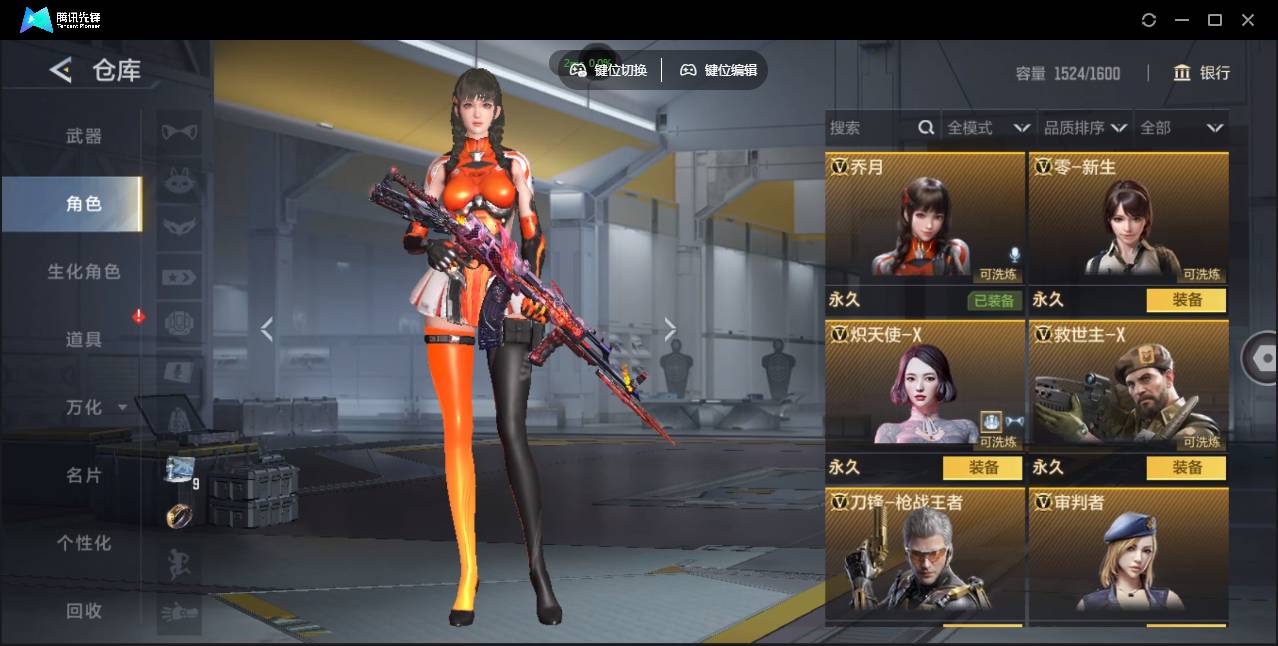1278x646 pixels.
Task: Select the 乔月 character card
Action: click(925, 217)
